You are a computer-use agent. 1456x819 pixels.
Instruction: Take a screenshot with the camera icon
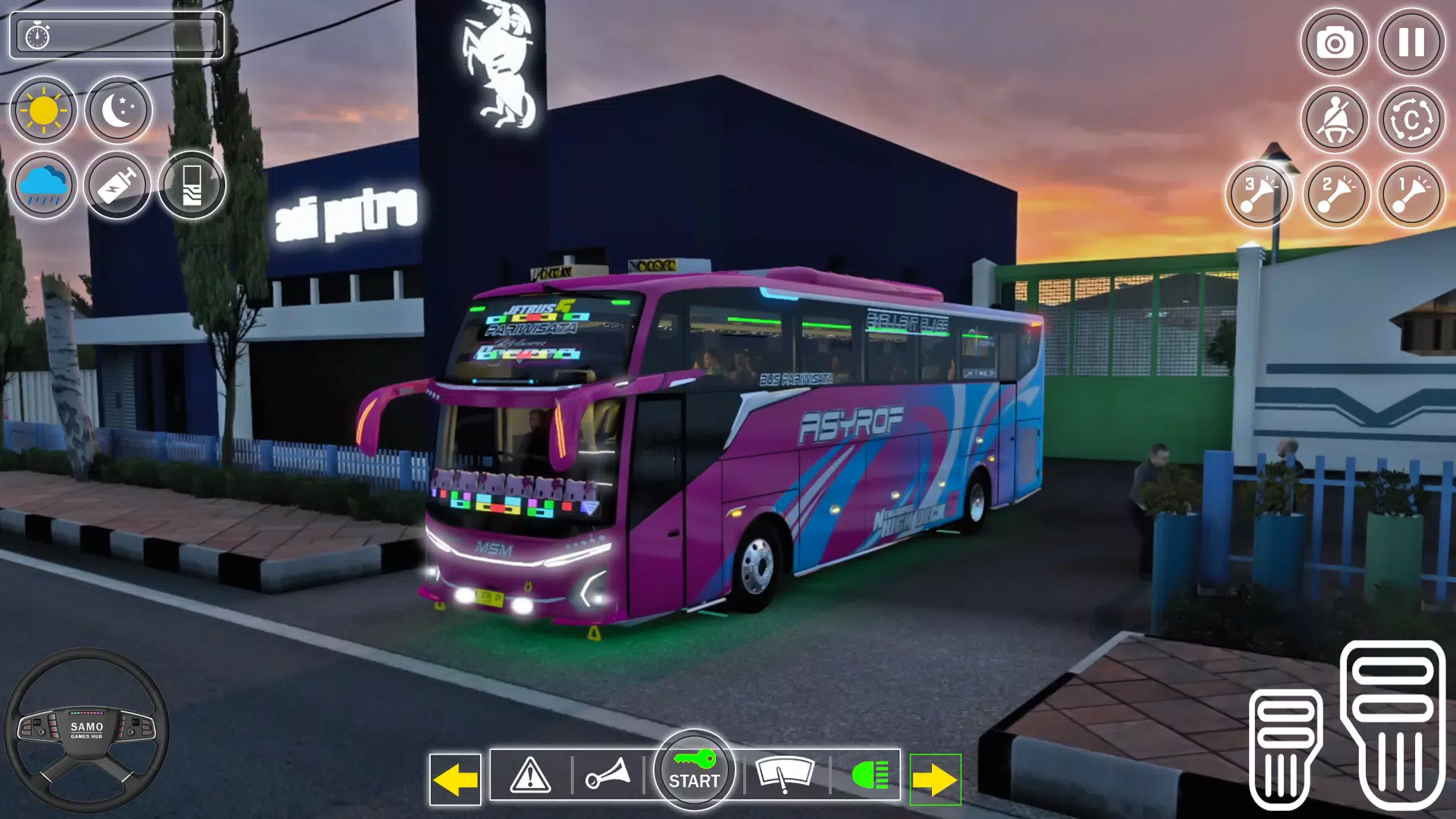pyautogui.click(x=1335, y=43)
